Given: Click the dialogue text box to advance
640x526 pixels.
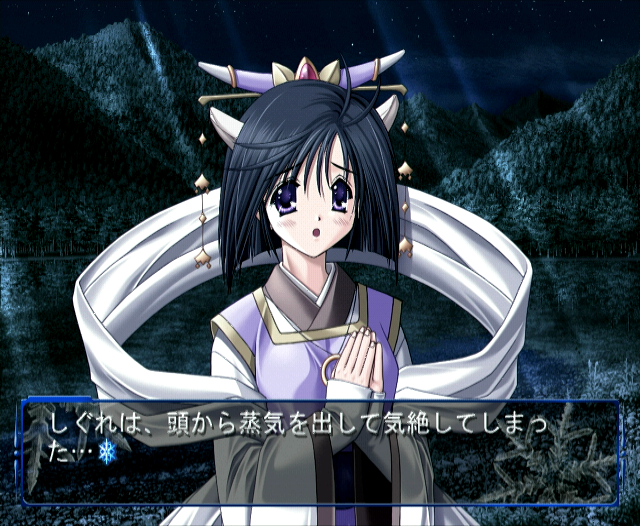Looking at the screenshot, I should click(320, 451).
